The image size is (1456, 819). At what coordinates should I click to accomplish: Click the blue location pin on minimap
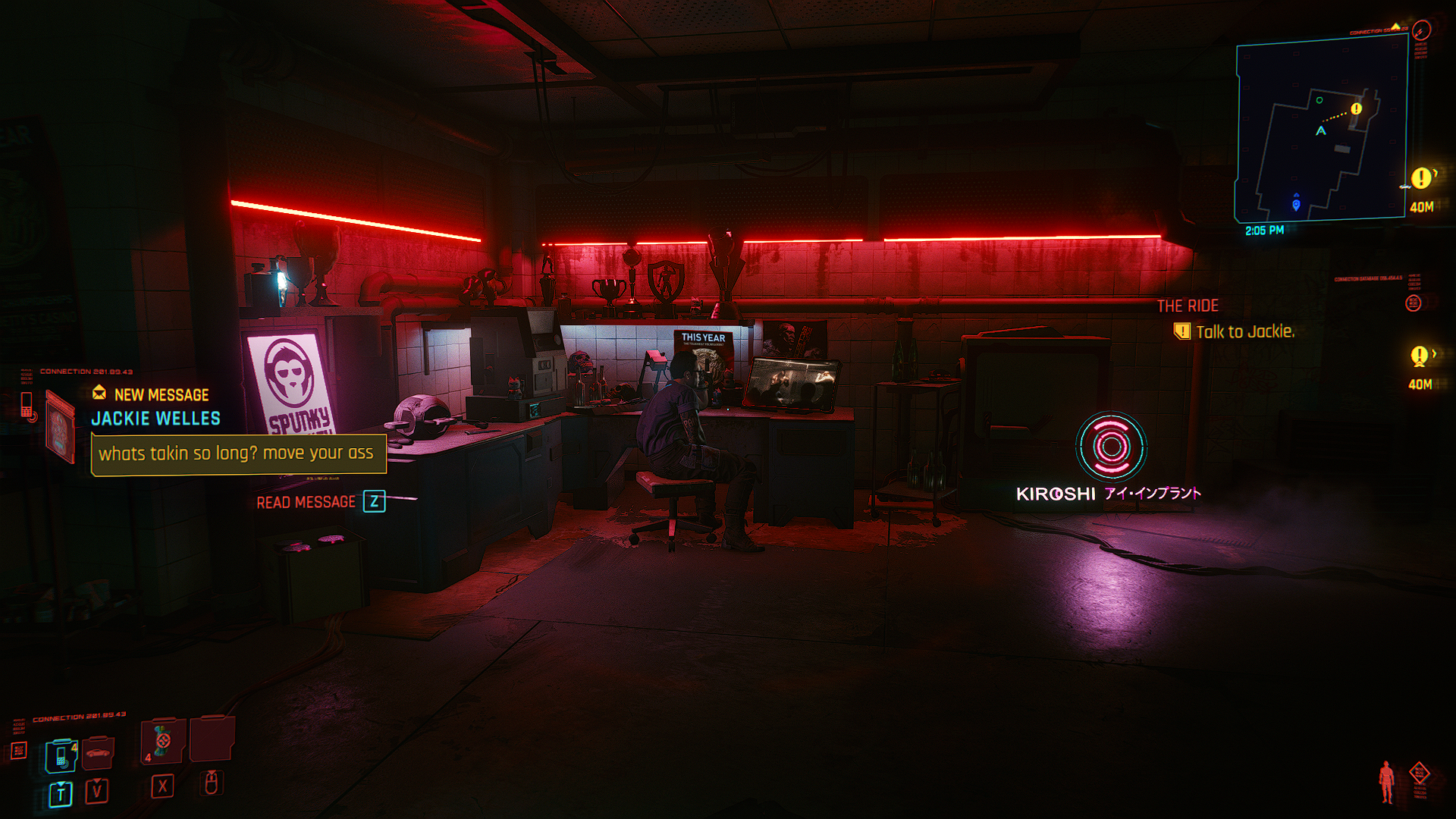point(1296,205)
